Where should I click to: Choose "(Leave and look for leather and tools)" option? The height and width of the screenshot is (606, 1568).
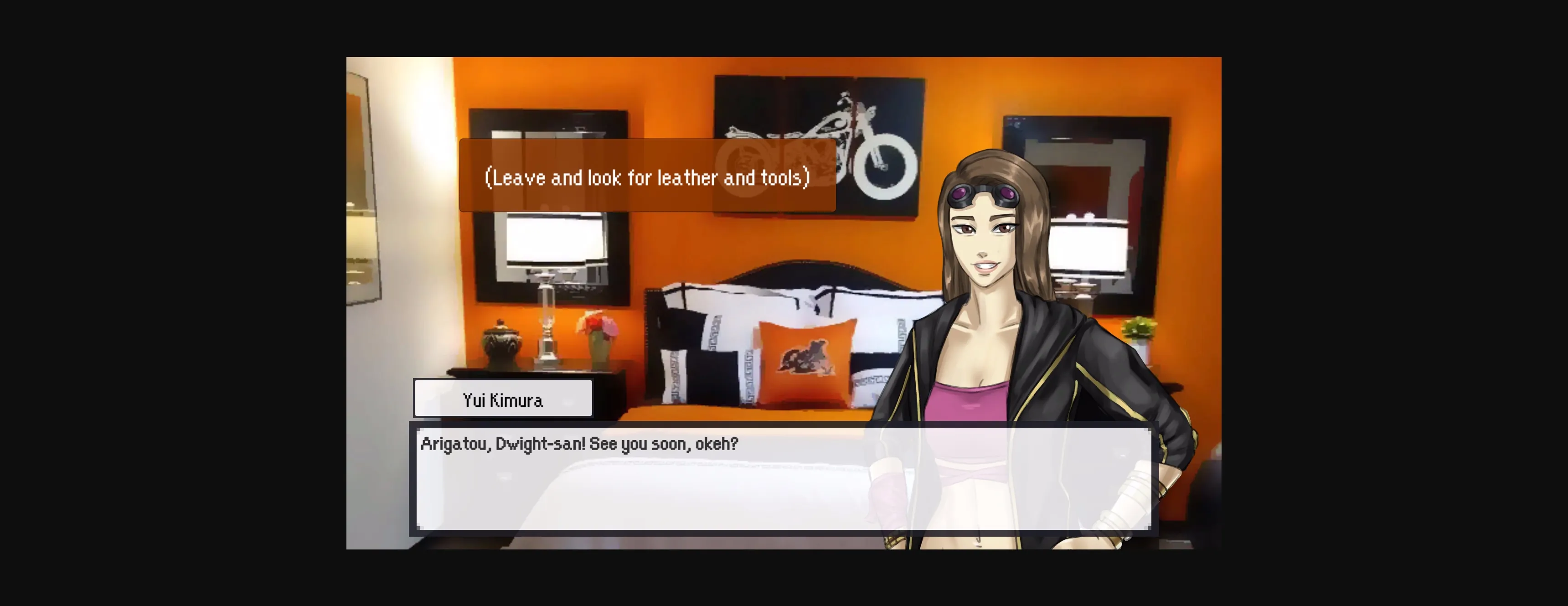[x=647, y=177]
